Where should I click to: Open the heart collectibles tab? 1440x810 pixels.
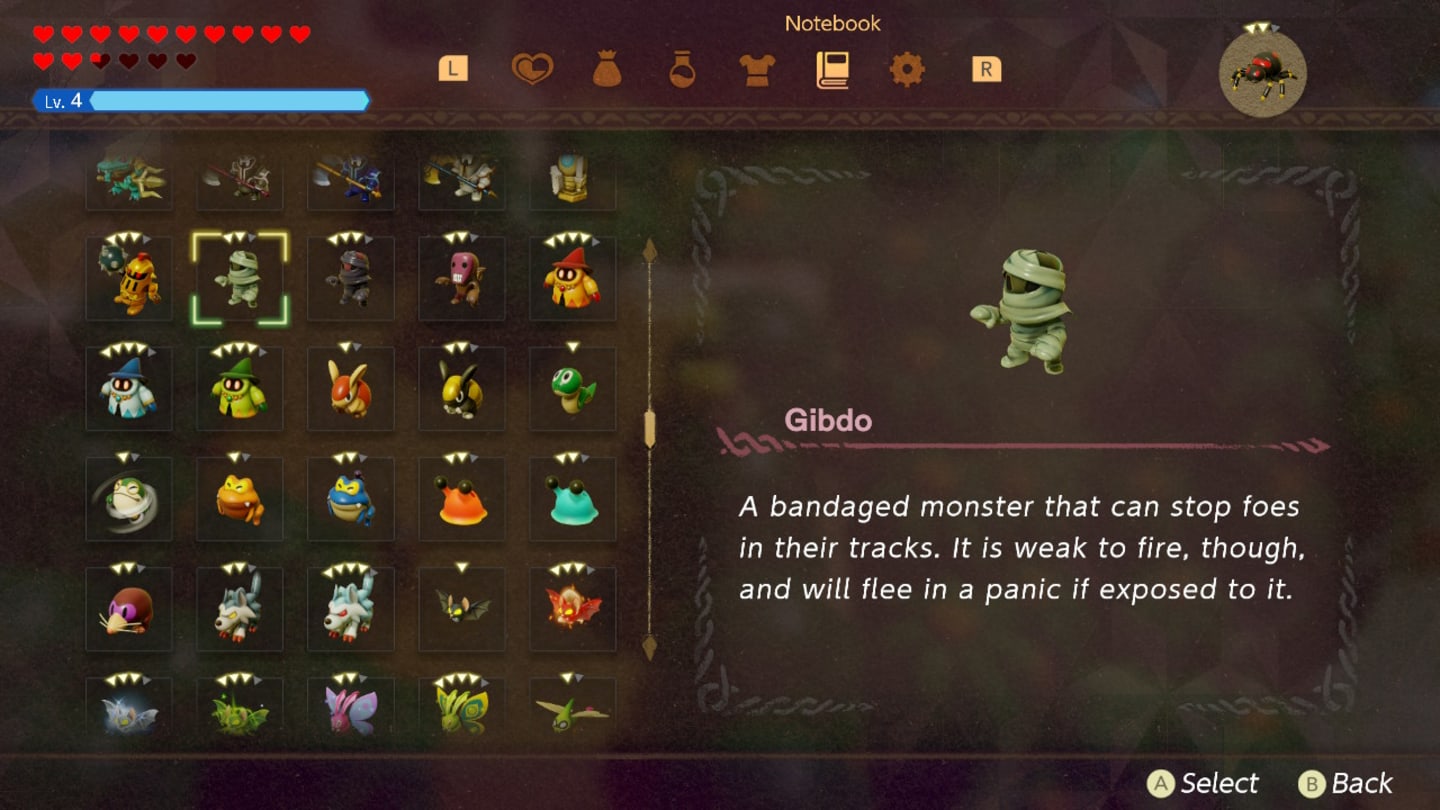coord(532,69)
